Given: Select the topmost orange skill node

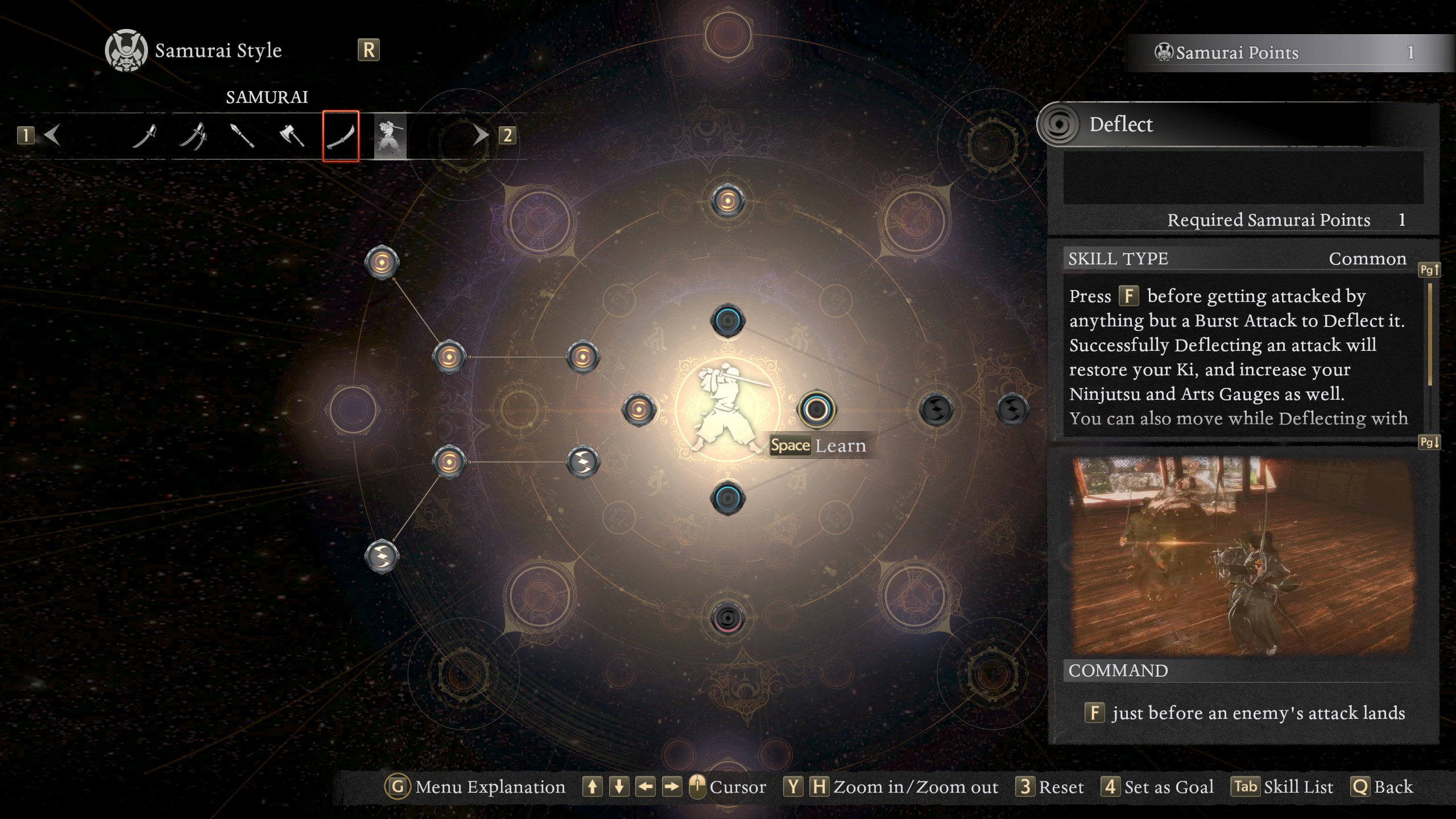Looking at the screenshot, I should (x=727, y=201).
